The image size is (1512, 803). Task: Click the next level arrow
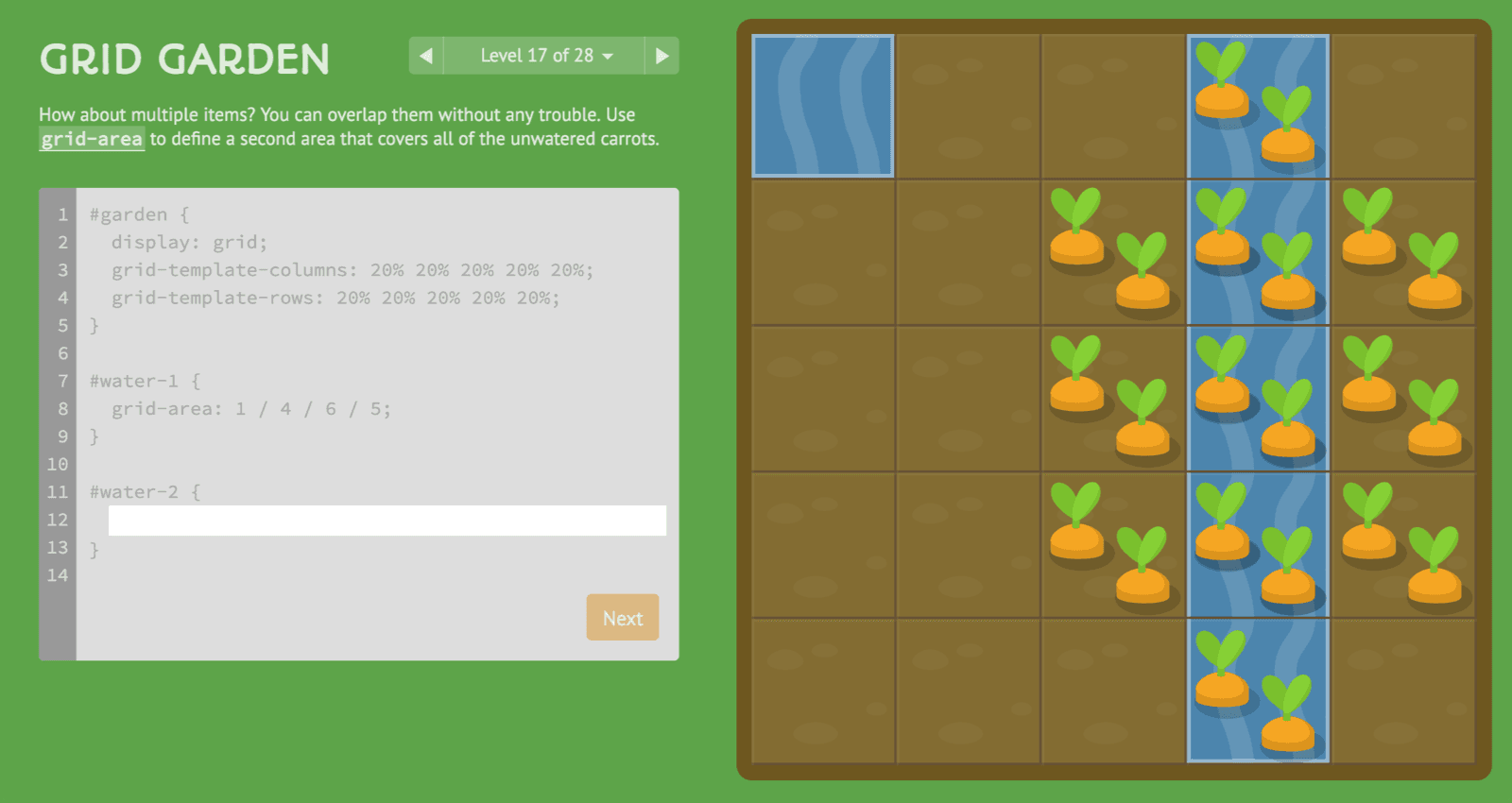click(x=661, y=56)
